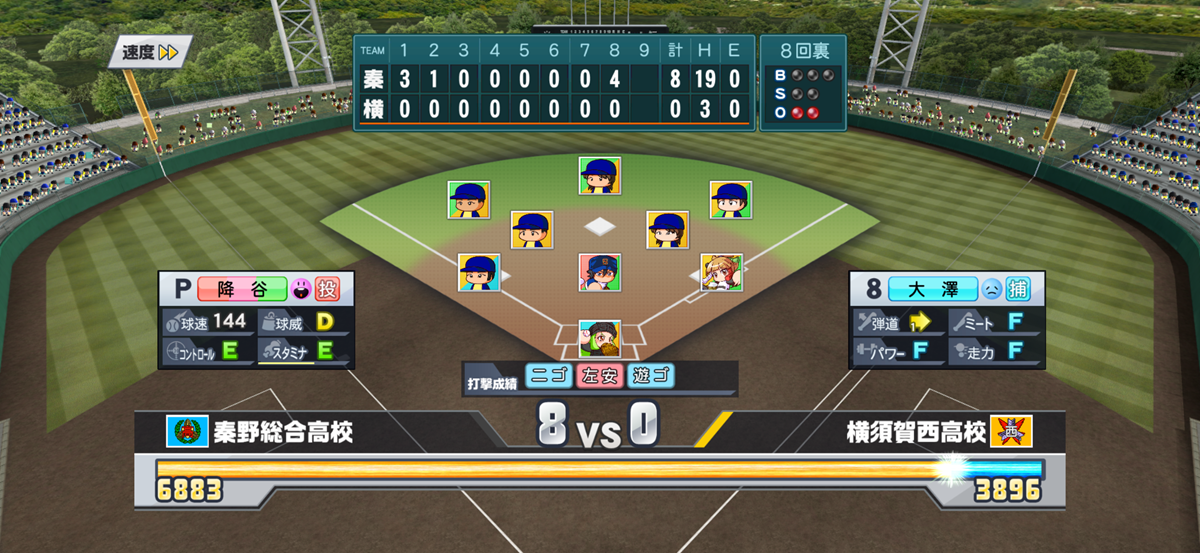
Task: Select the orange-haired fielder portrait
Action: click(x=721, y=271)
